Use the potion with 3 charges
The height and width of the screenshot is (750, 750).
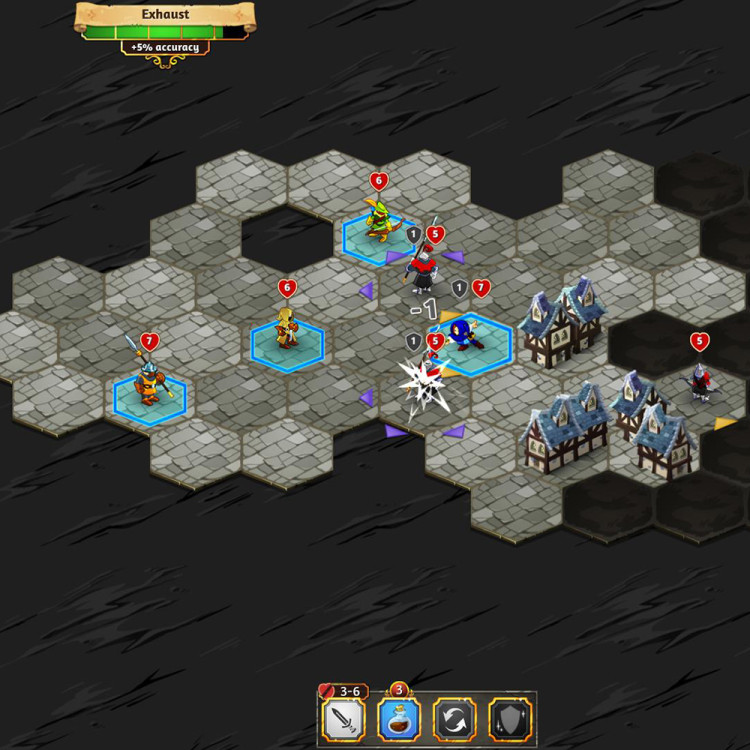397,719
